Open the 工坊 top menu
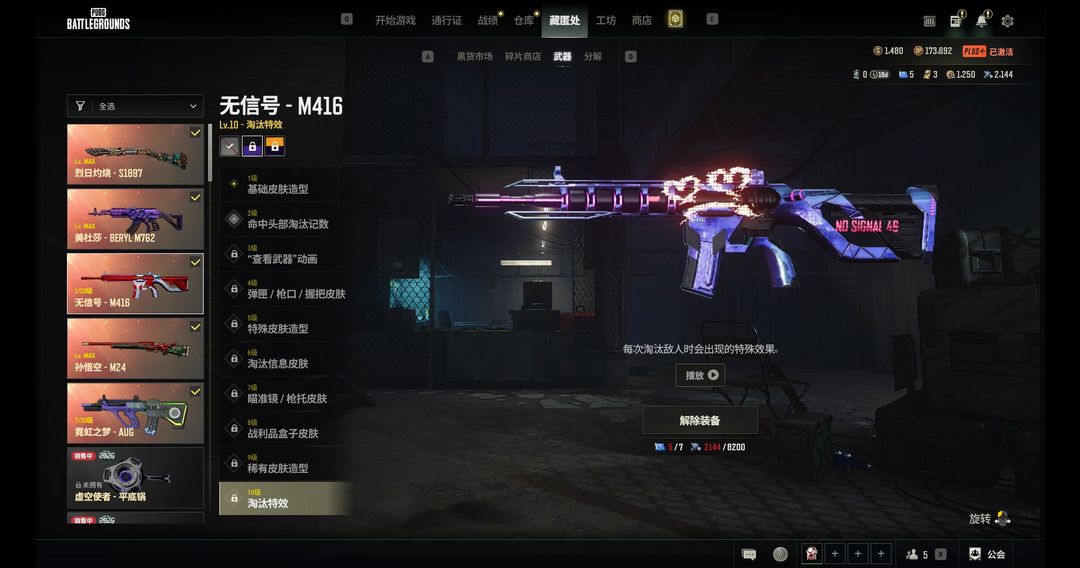The width and height of the screenshot is (1080, 568). pos(606,20)
